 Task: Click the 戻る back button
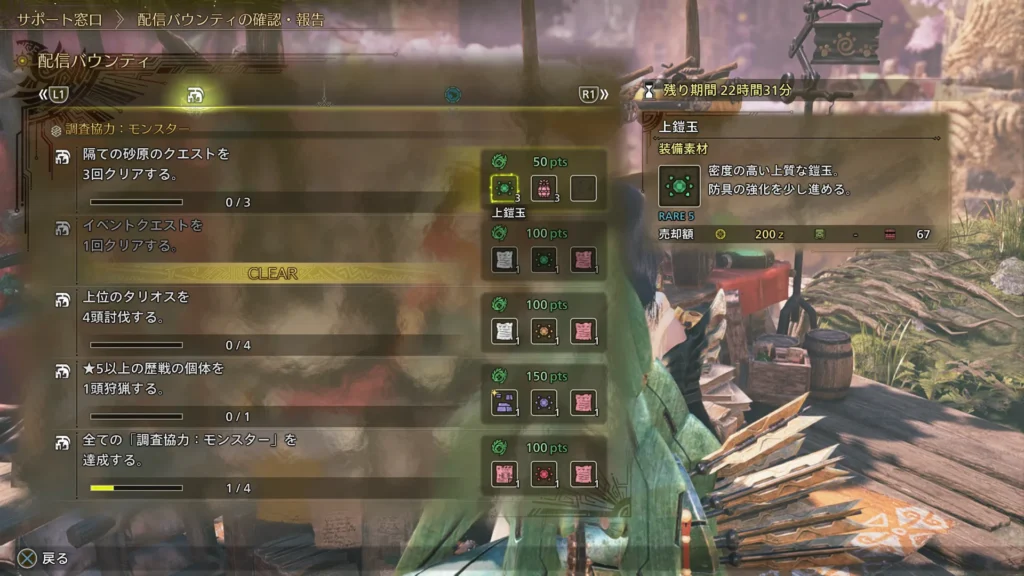pyautogui.click(x=44, y=558)
